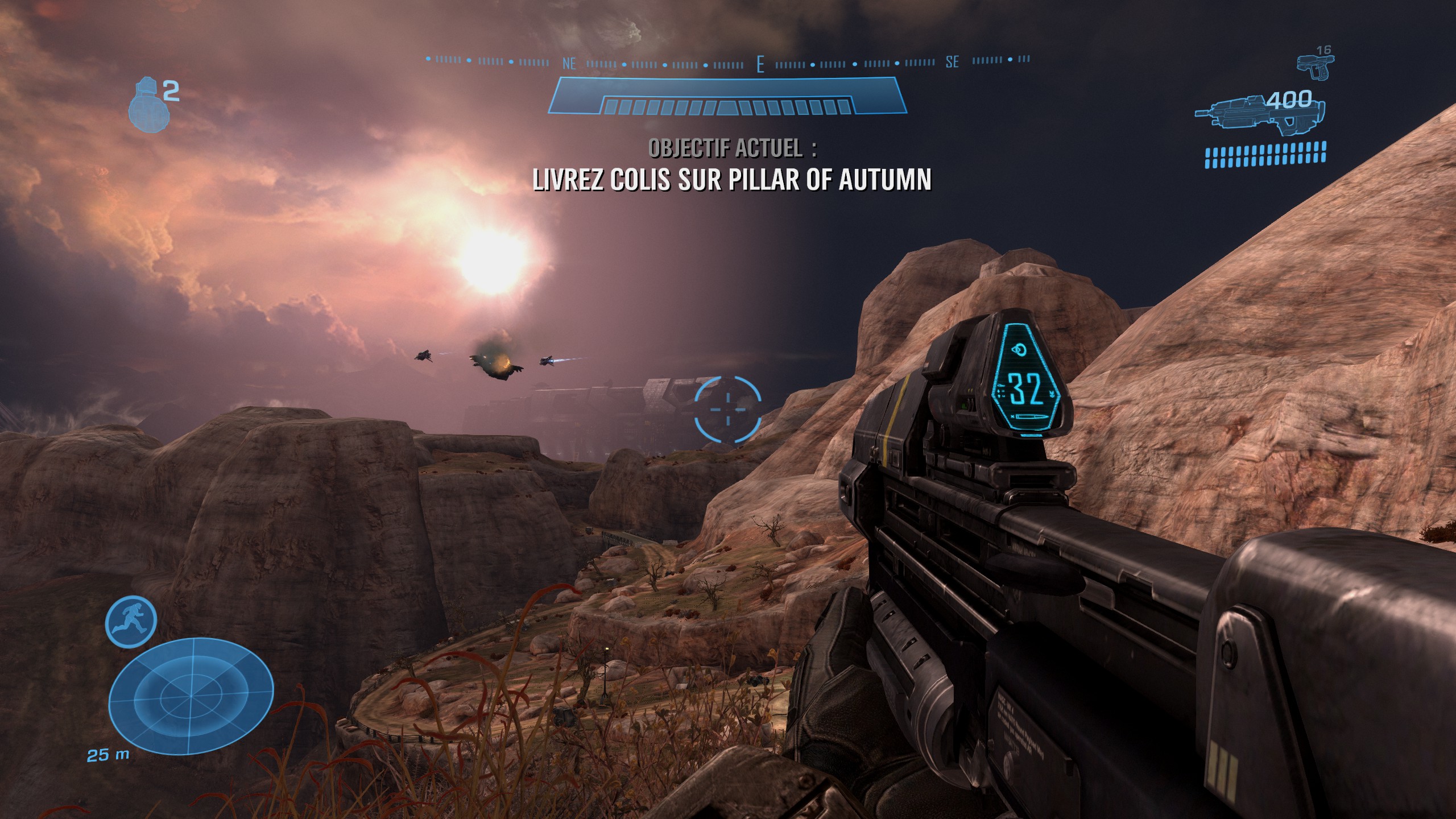
Task: Click the current objective text
Action: pyautogui.click(x=732, y=179)
